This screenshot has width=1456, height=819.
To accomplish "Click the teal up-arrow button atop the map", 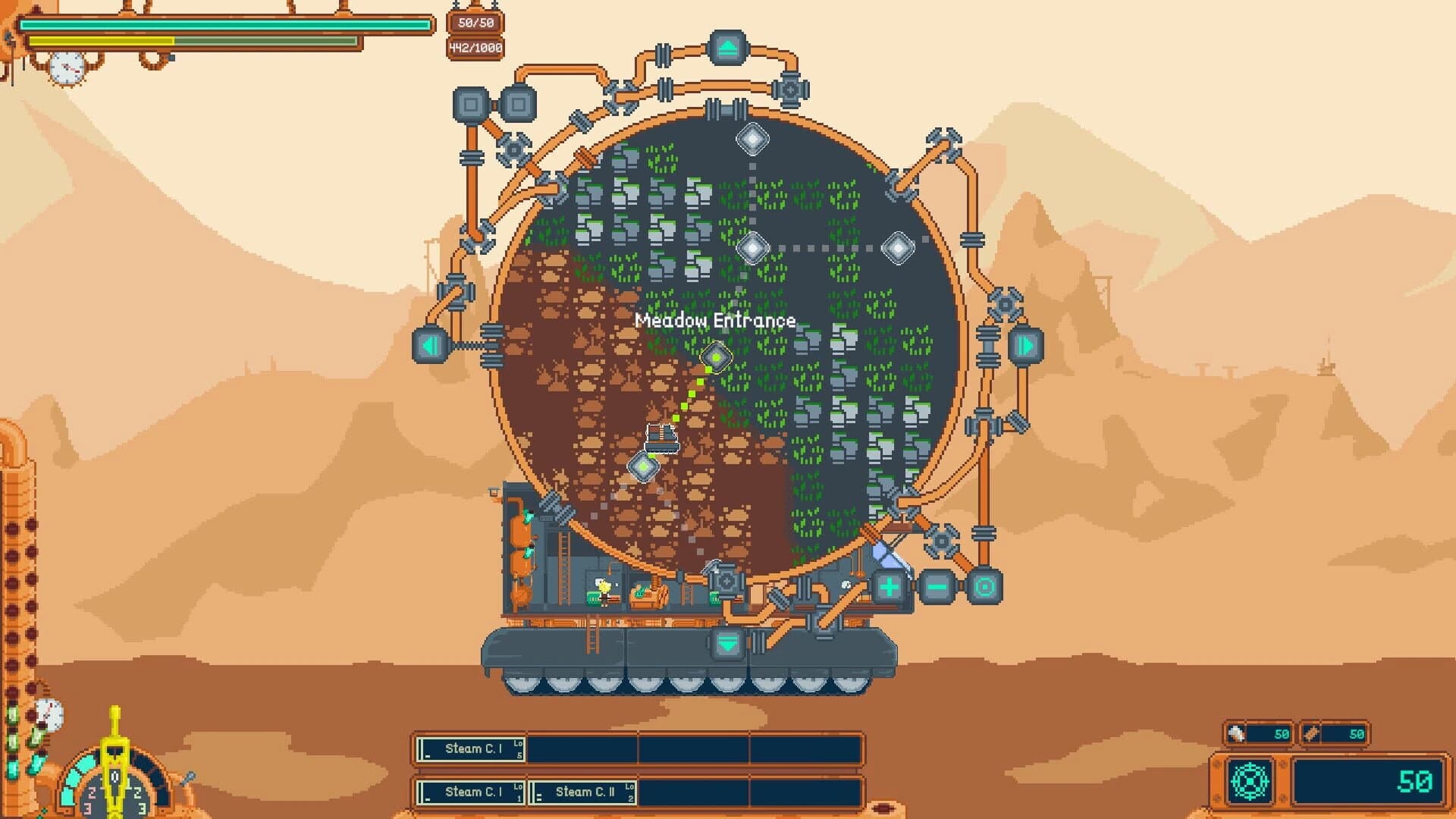I will click(x=728, y=48).
